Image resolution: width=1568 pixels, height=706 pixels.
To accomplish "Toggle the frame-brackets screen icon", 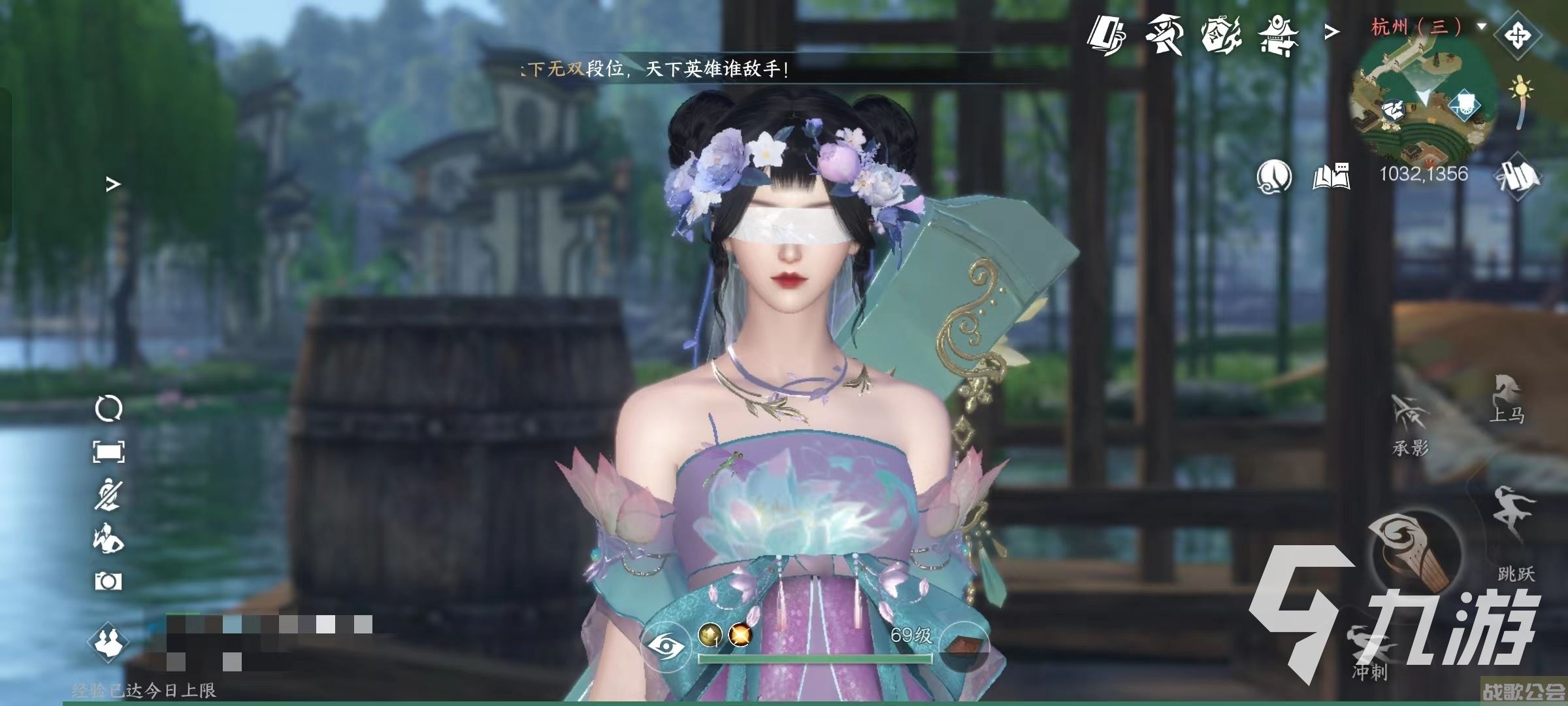I will (108, 452).
